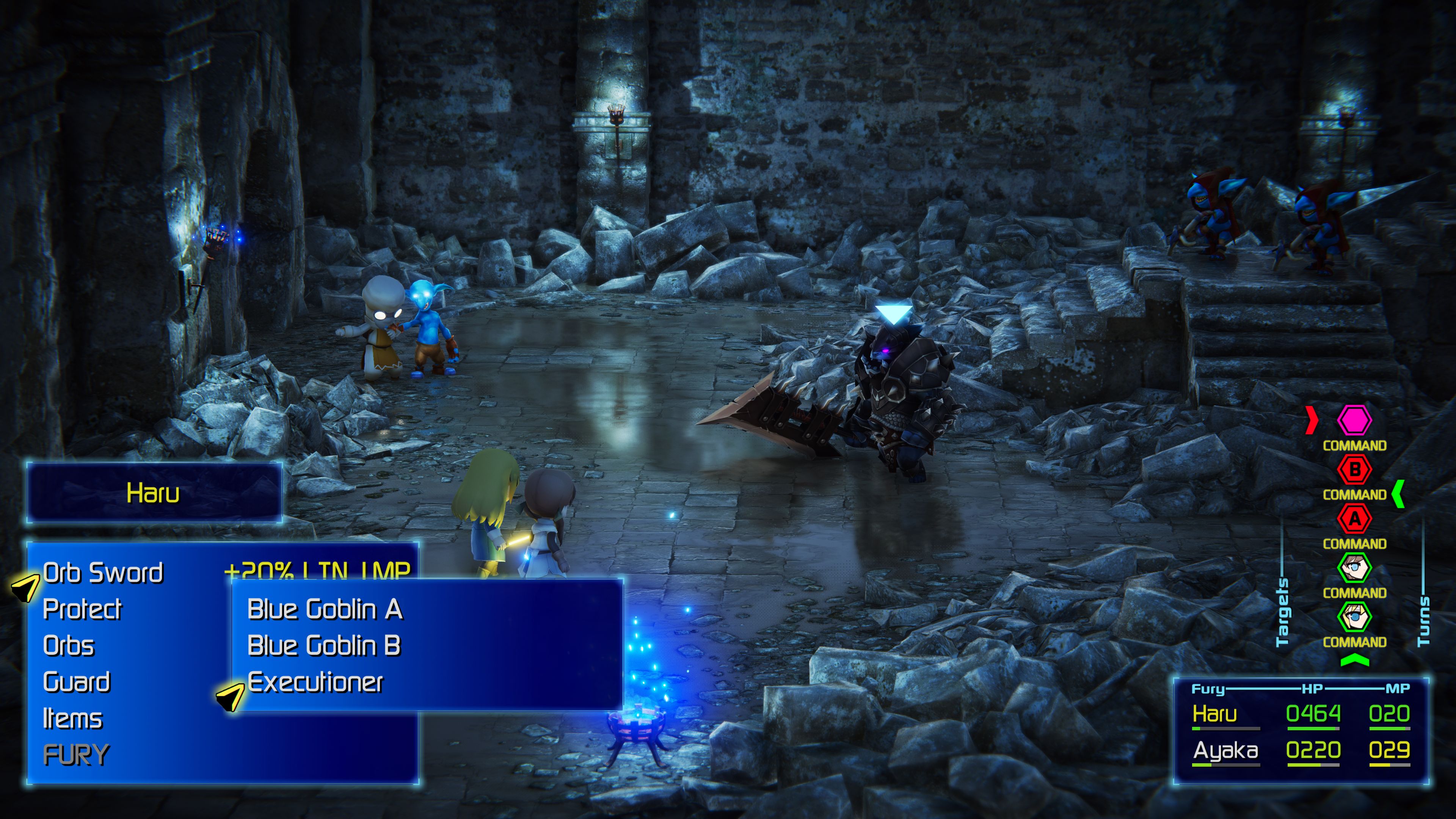
Task: Select Haru's row in party status
Action: tap(1300, 714)
